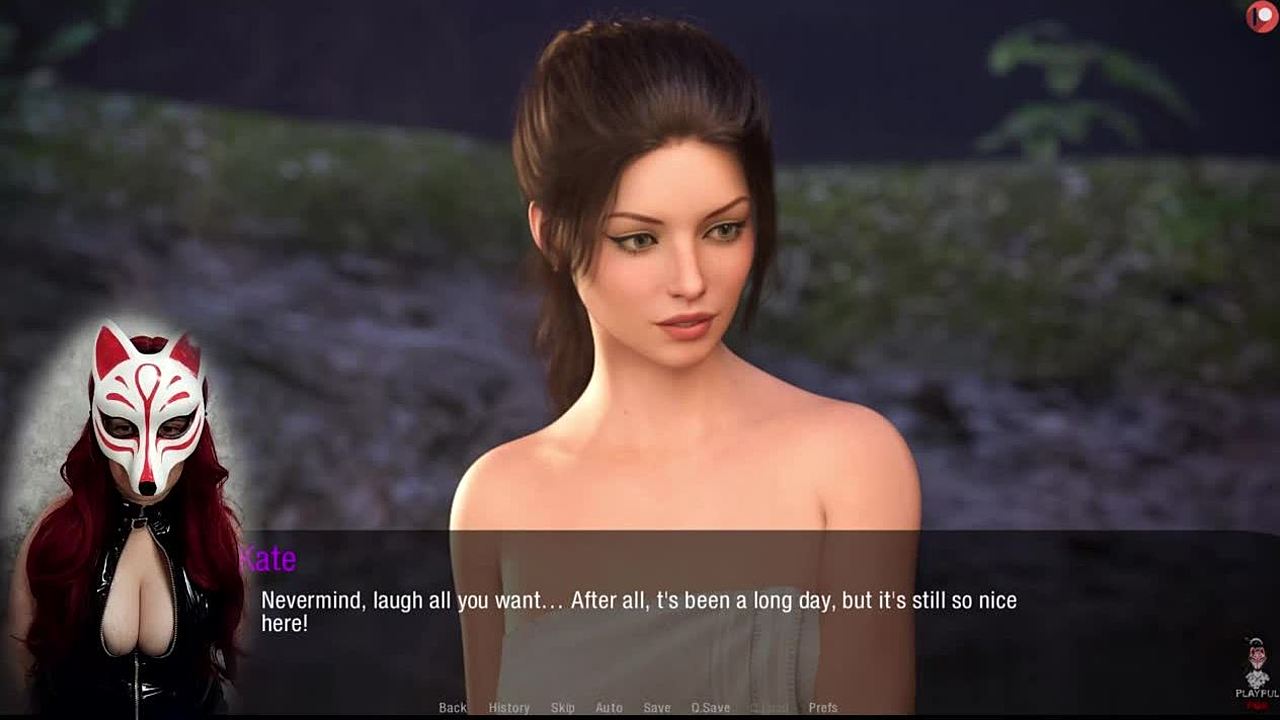Go back to the previous dialogue line
The image size is (1280, 720).
point(452,708)
